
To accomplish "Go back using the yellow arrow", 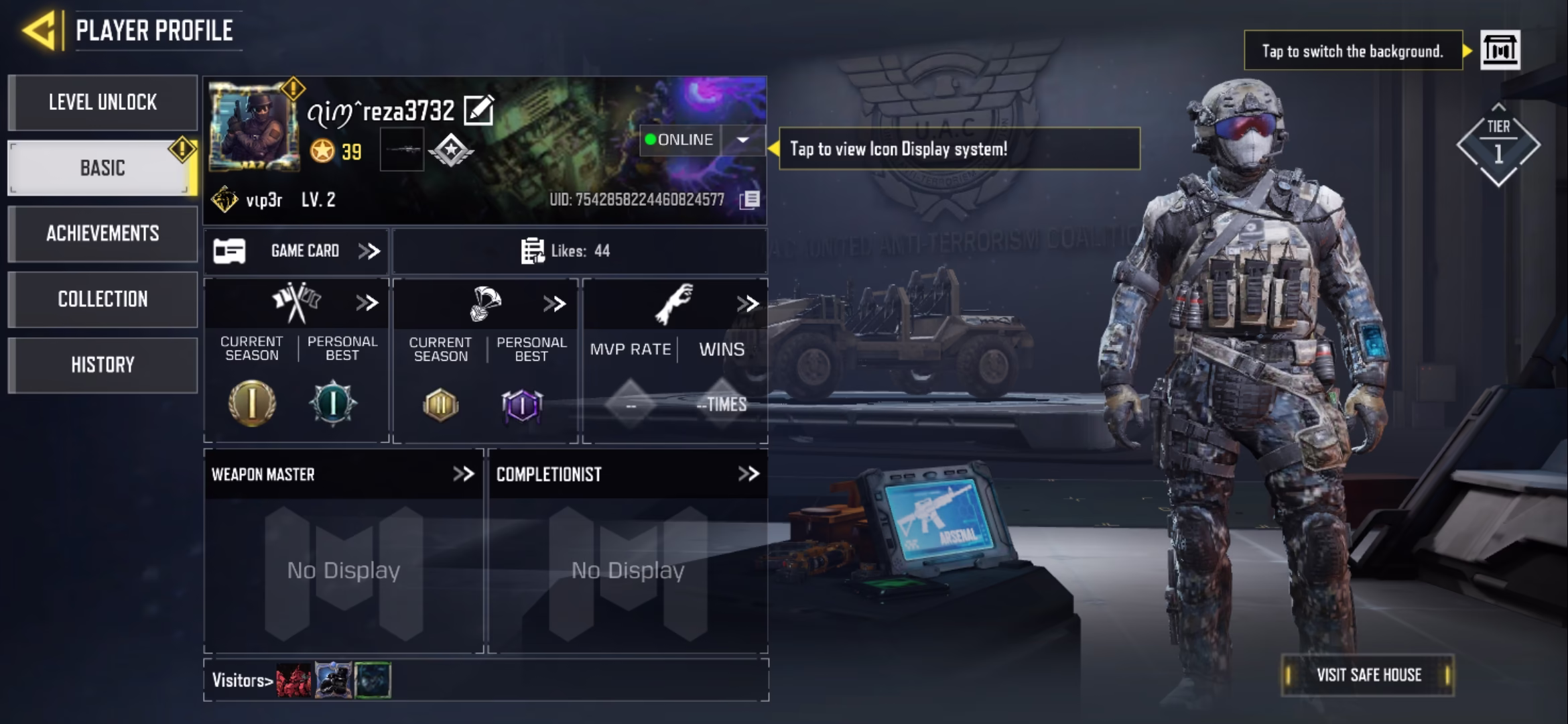I will pos(39,31).
